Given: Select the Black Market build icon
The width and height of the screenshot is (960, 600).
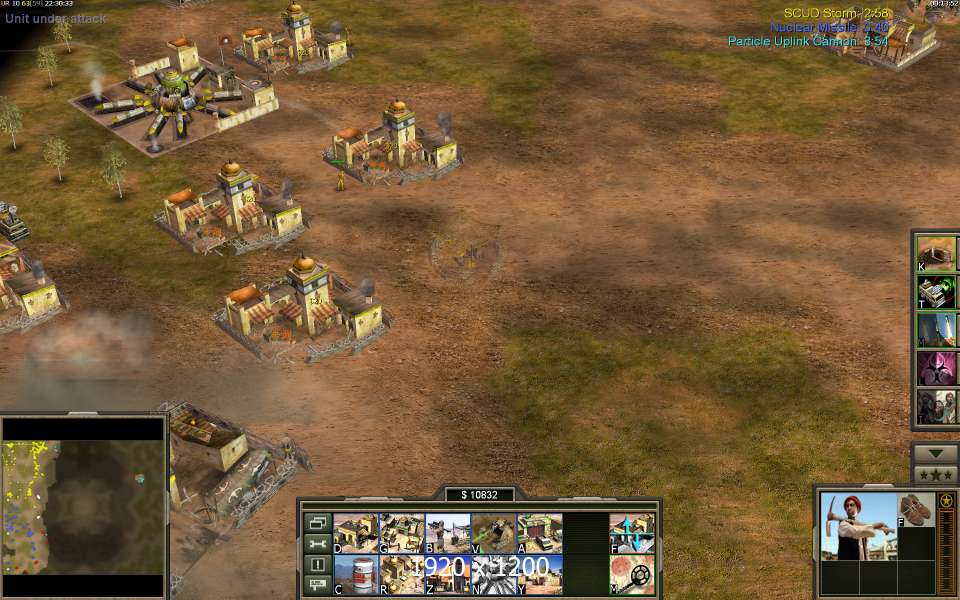Looking at the screenshot, I should click(447, 574).
